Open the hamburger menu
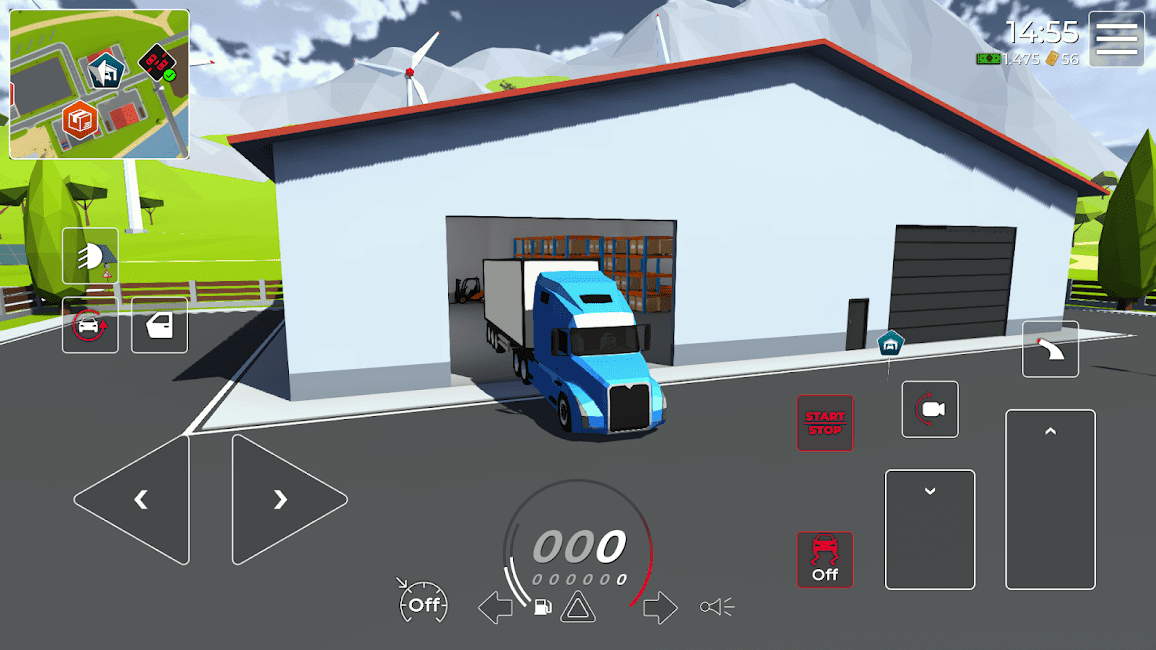Viewport: 1156px width, 650px height. (1116, 39)
